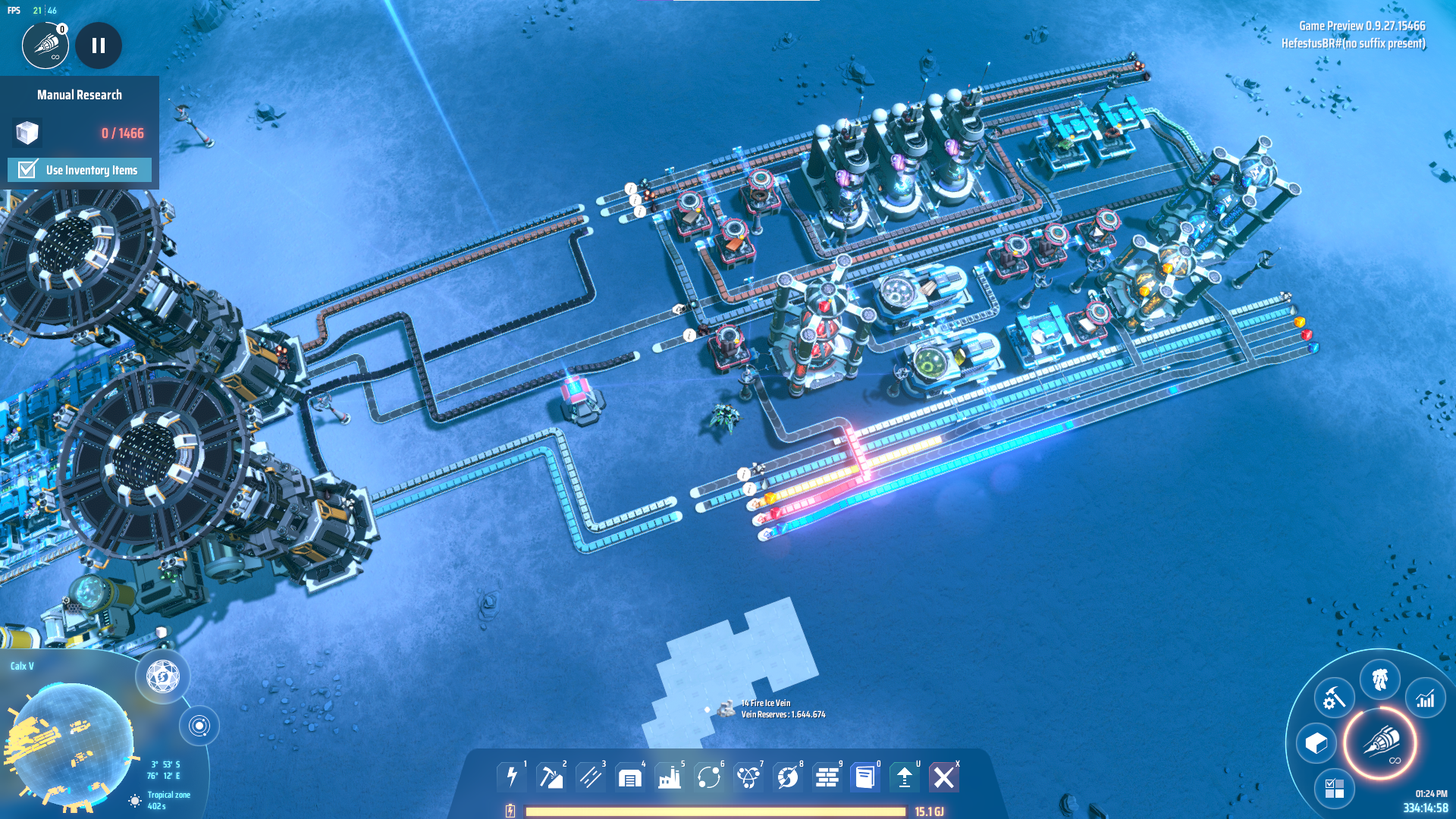This screenshot has height=819, width=1456.
Task: Select the factory production build category
Action: click(x=669, y=777)
